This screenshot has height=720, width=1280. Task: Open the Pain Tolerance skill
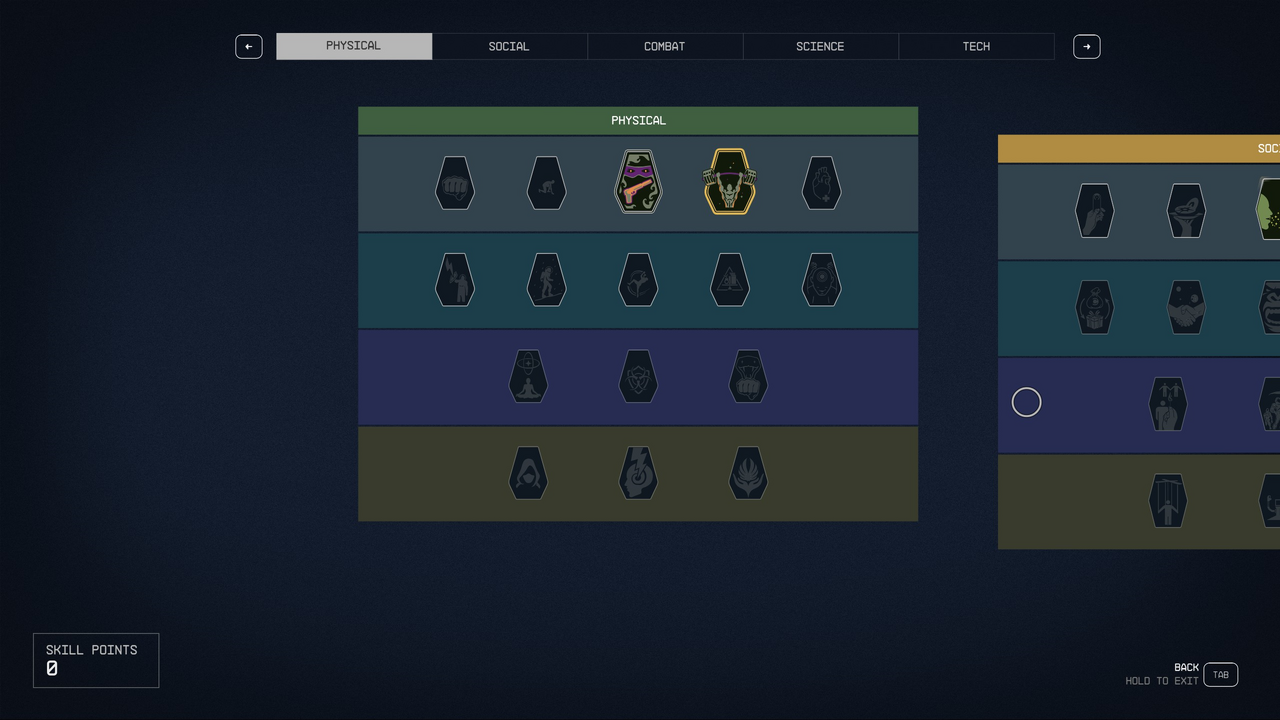821,280
